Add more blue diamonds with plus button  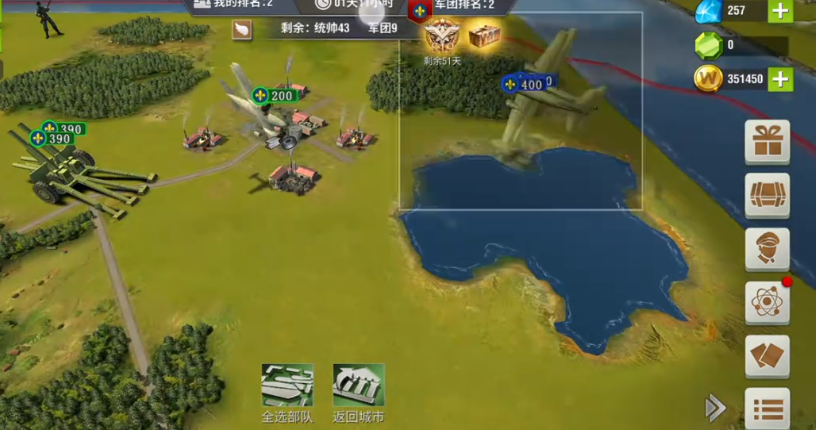point(781,11)
